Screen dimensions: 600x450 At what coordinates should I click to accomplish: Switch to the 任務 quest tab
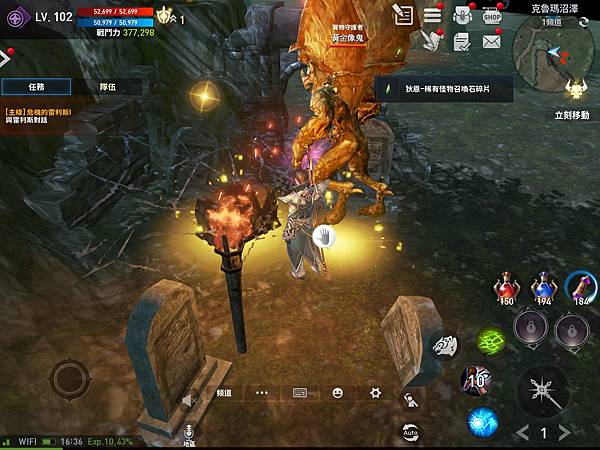pyautogui.click(x=36, y=86)
